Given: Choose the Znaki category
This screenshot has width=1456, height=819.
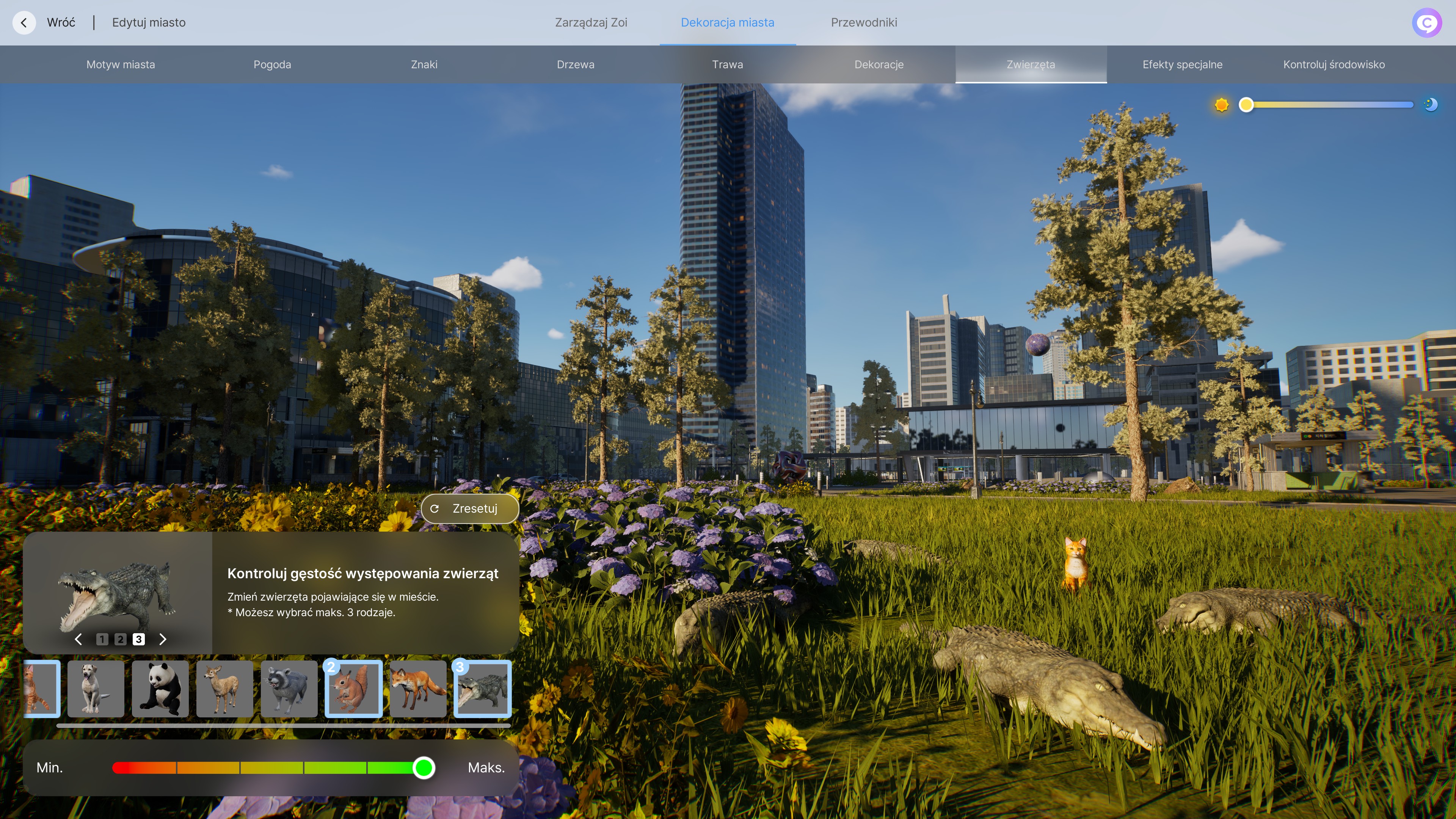Looking at the screenshot, I should tap(424, 64).
